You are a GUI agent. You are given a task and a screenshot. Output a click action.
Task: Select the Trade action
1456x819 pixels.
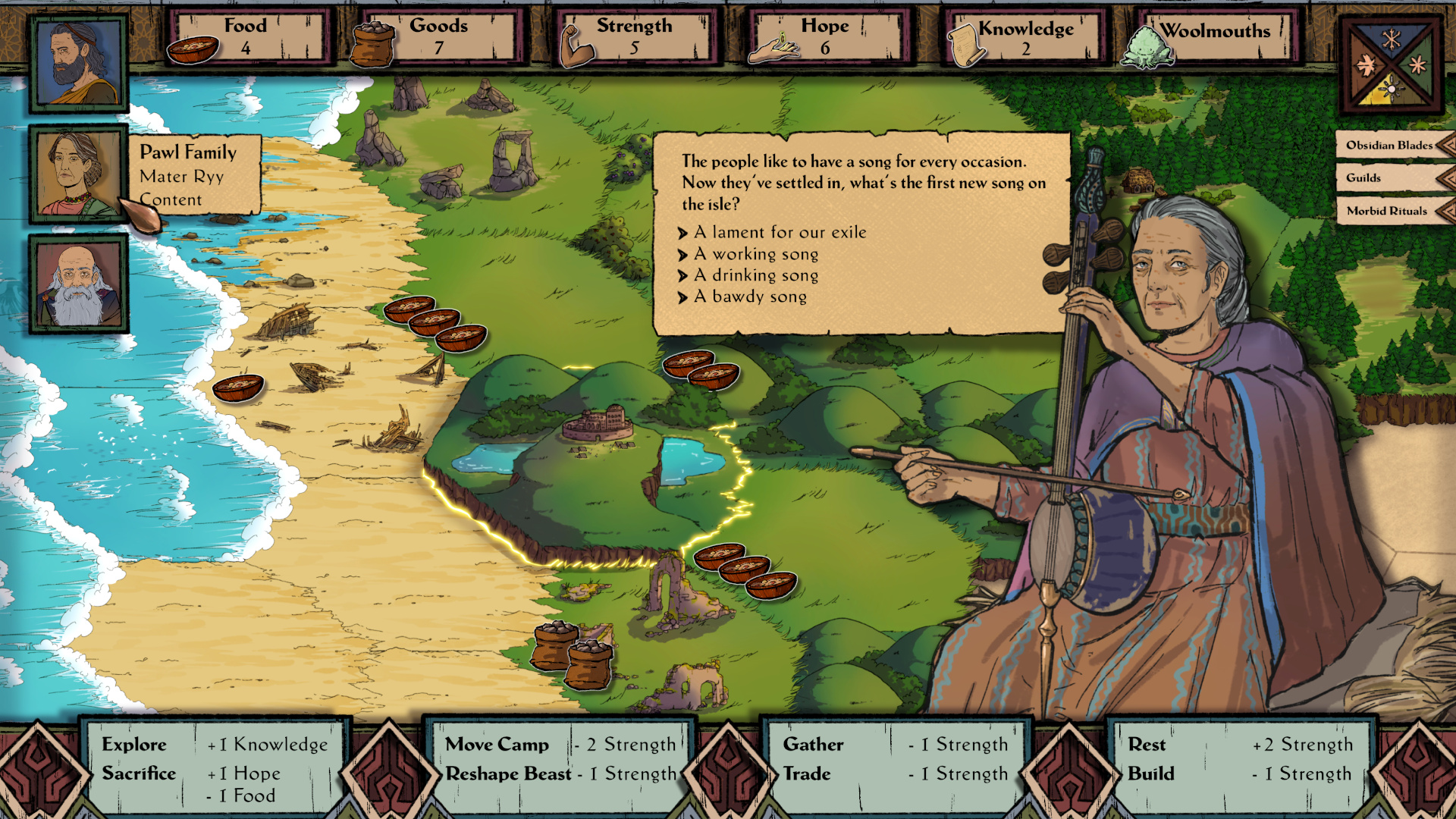pos(807,773)
